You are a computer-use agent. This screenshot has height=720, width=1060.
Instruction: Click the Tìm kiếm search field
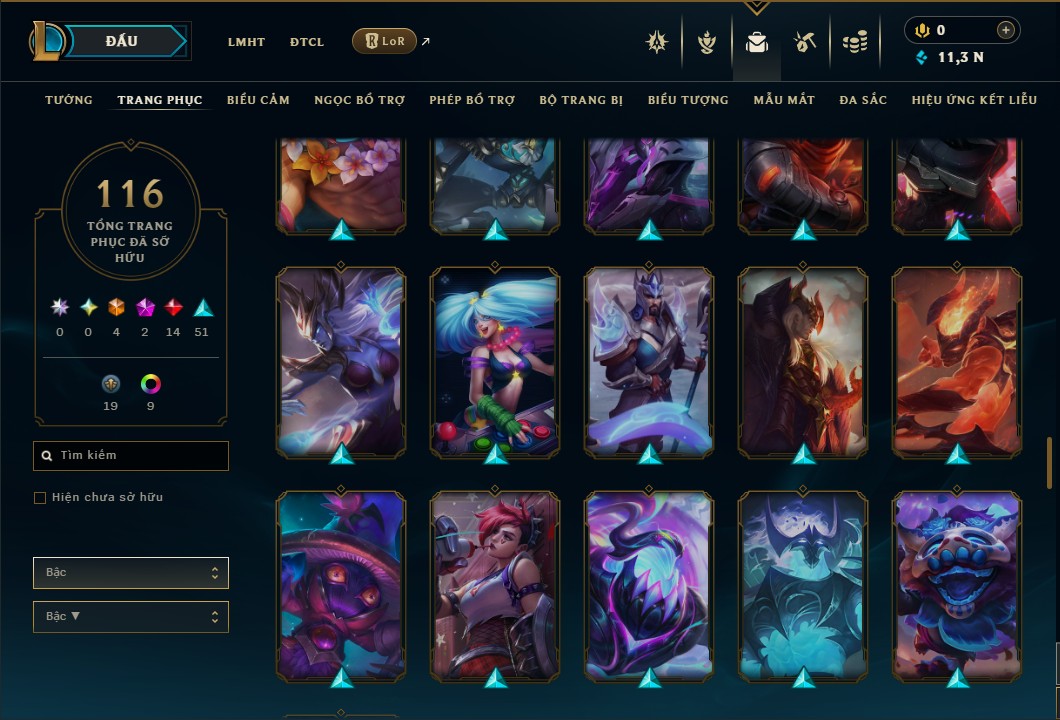click(131, 456)
